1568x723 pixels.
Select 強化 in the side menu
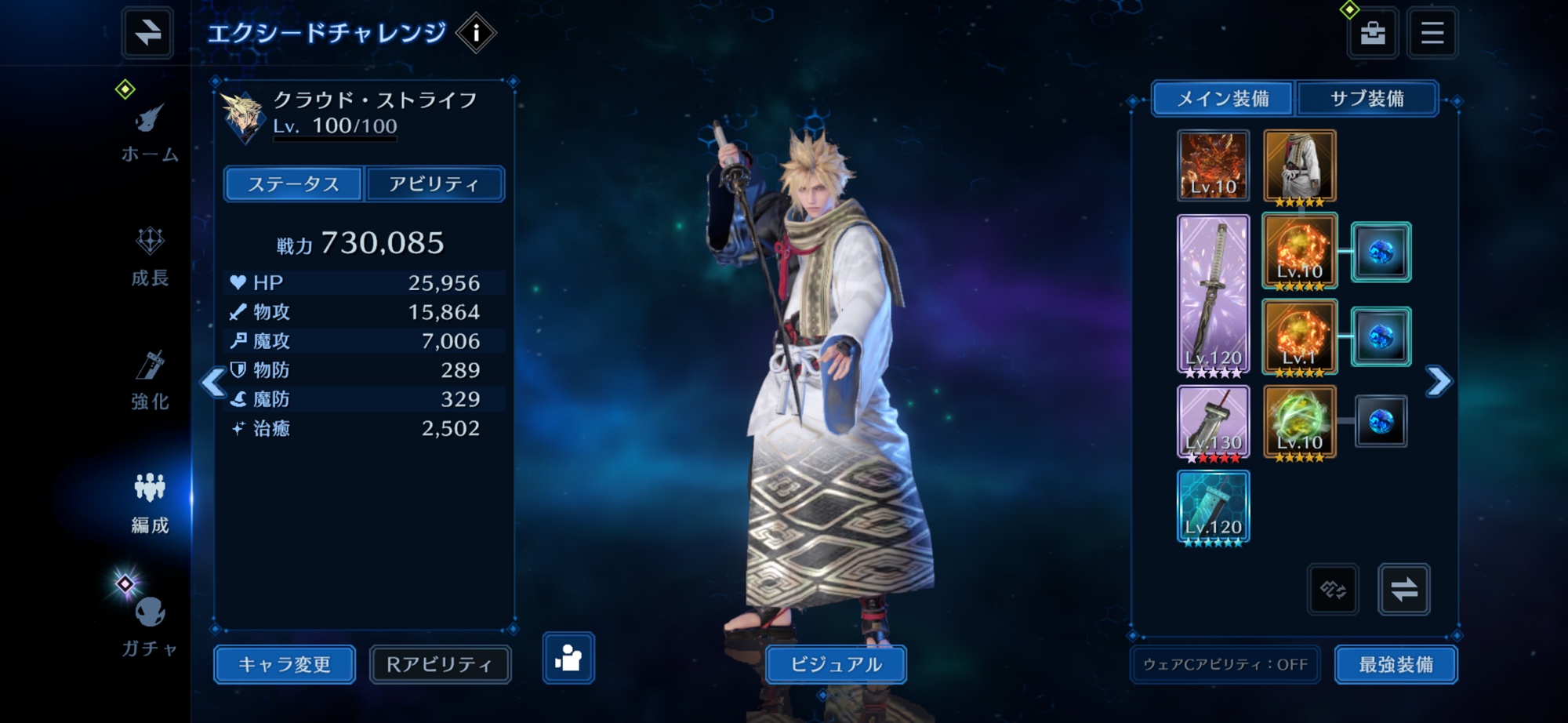pos(150,380)
